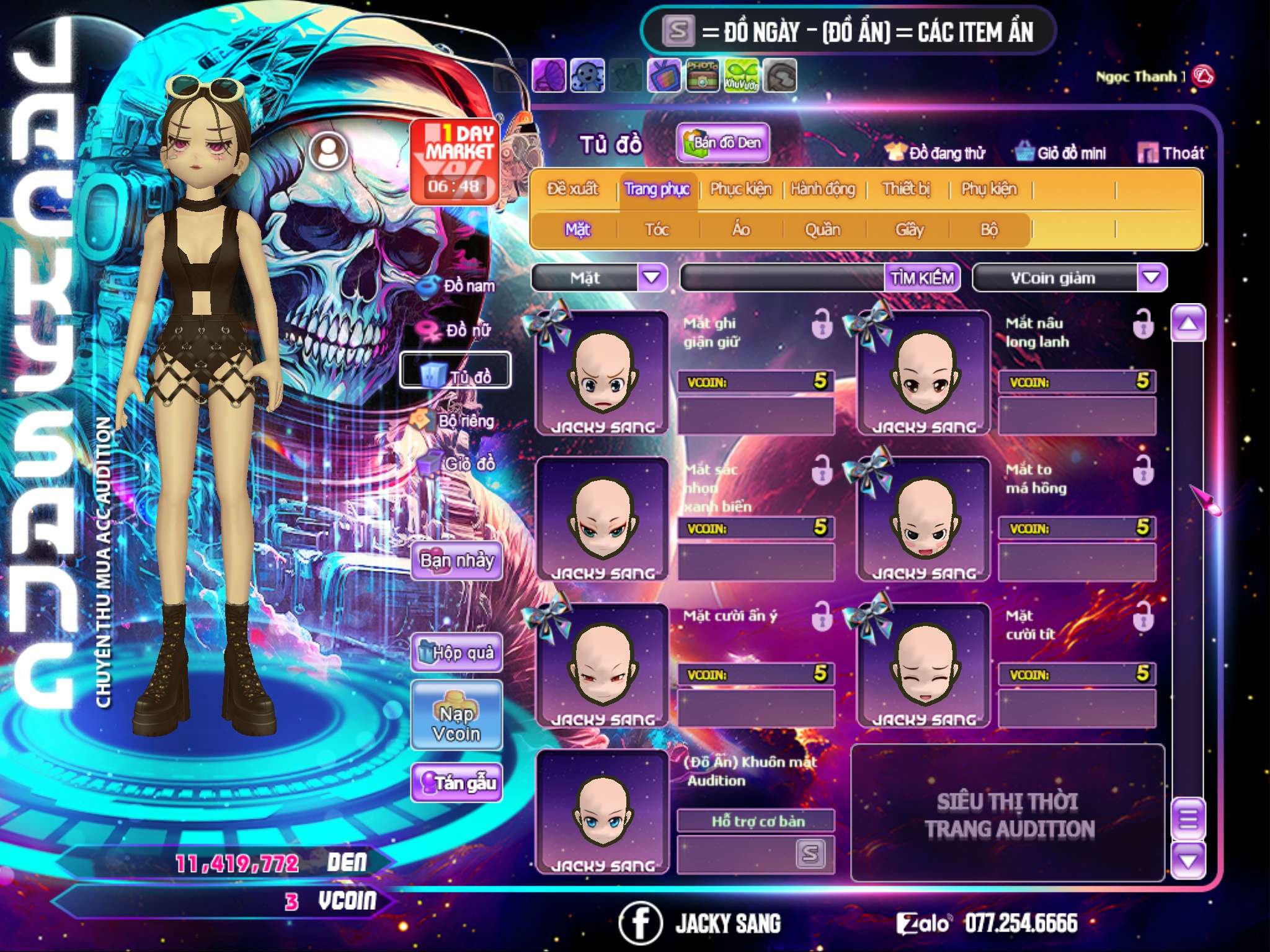Click the Bạn nhảy button
The image size is (1270, 952).
tap(456, 561)
